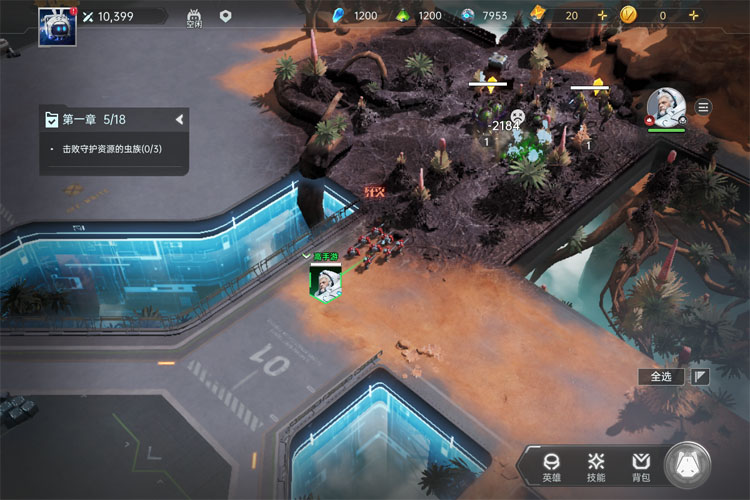Image resolution: width=750 pixels, height=500 pixels.
Task: Open the 技能 skills menu
Action: (596, 466)
